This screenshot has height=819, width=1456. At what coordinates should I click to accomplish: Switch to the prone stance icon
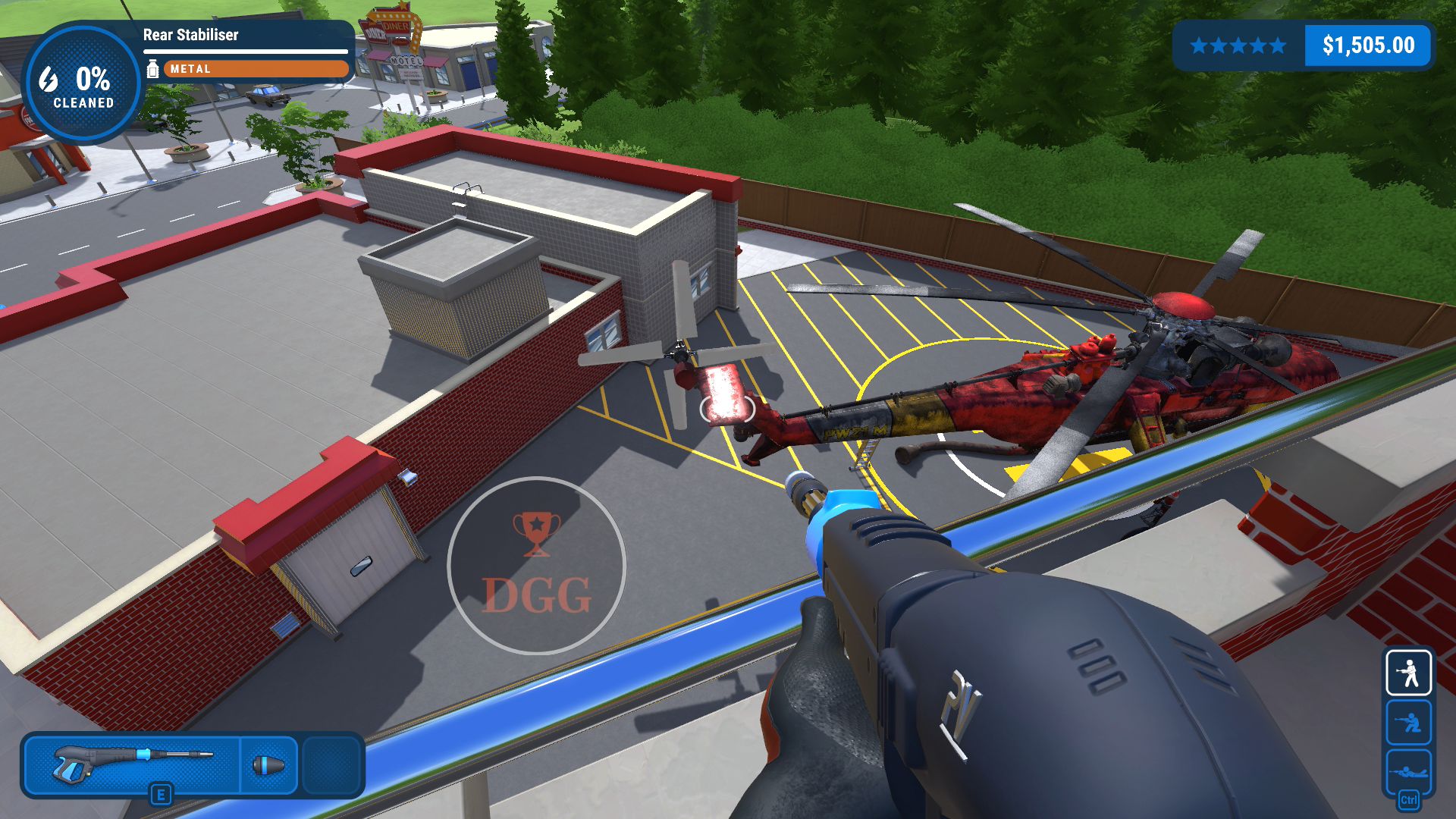coord(1408,772)
